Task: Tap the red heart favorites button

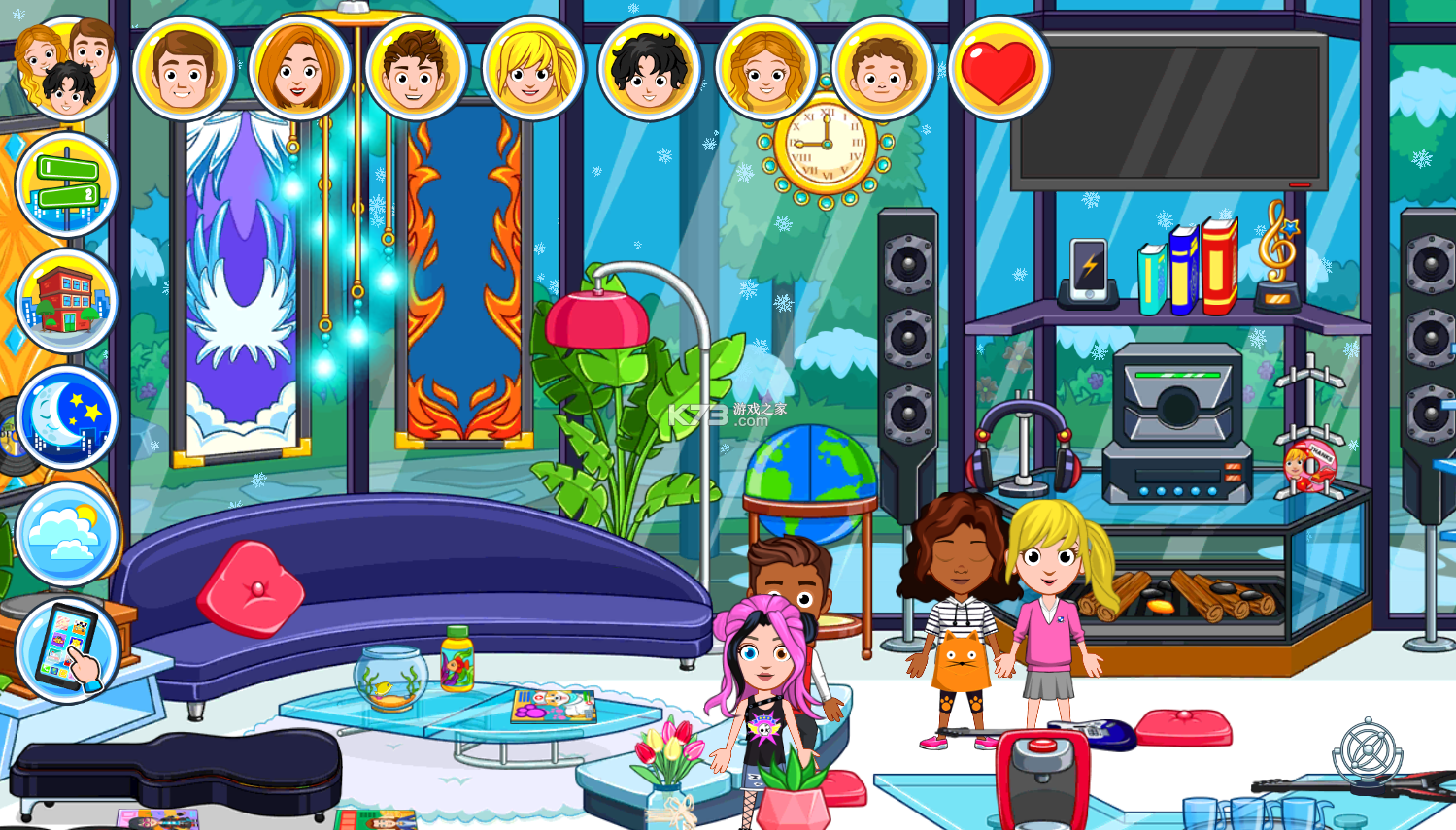Action: (x=999, y=68)
